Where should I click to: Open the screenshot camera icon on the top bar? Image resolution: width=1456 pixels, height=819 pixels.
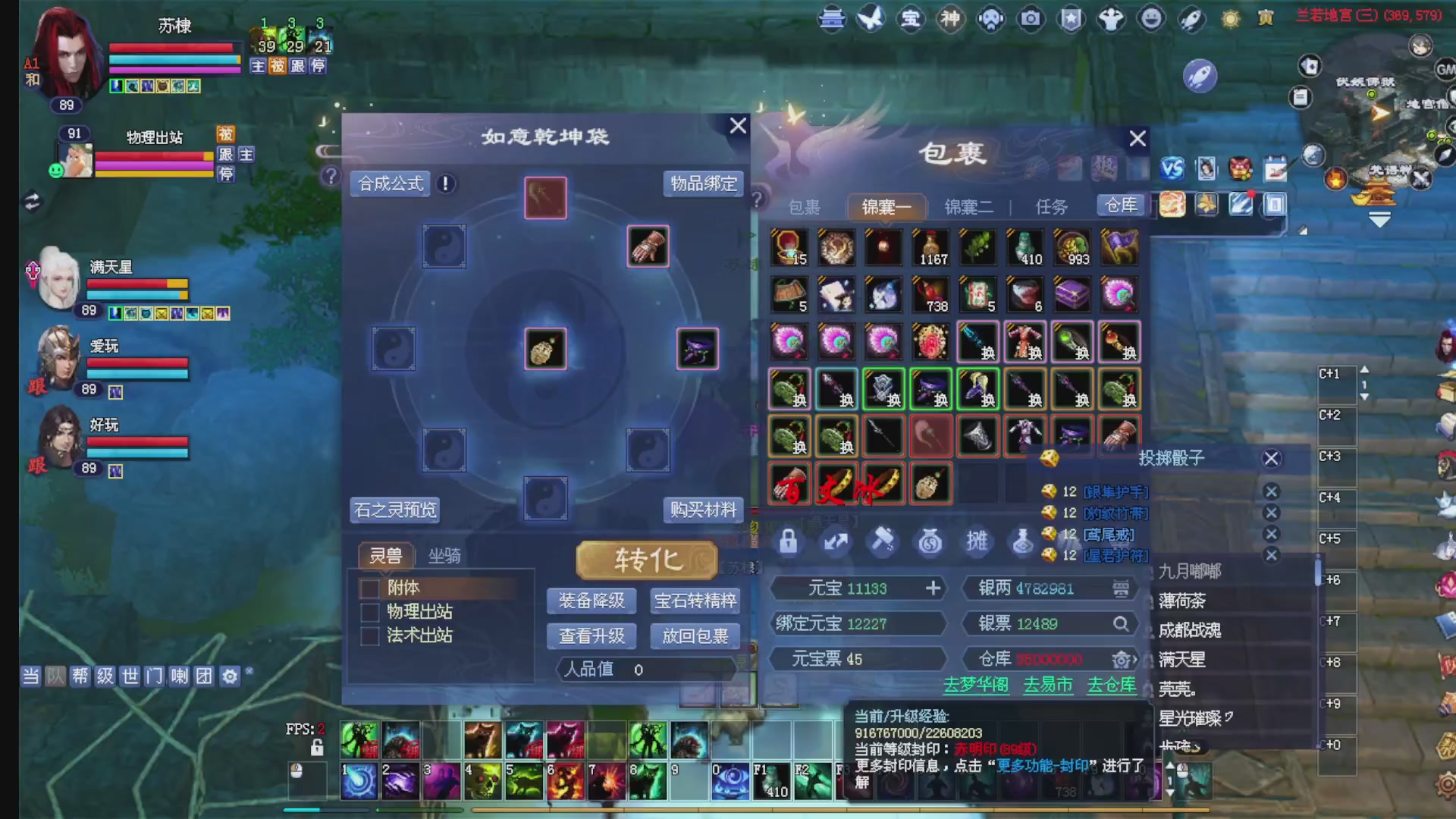(x=1030, y=19)
